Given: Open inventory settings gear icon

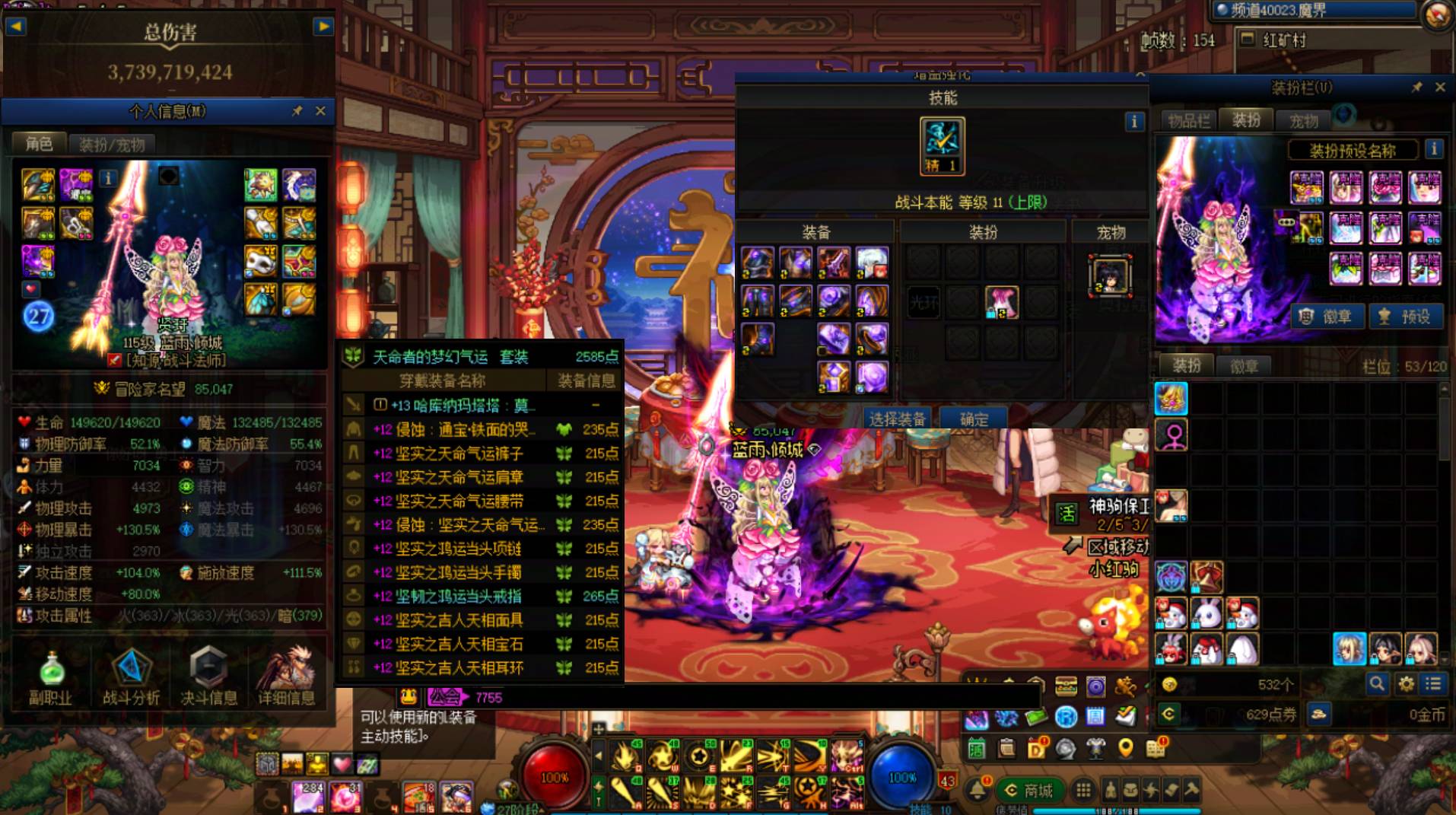Looking at the screenshot, I should coord(1406,684).
